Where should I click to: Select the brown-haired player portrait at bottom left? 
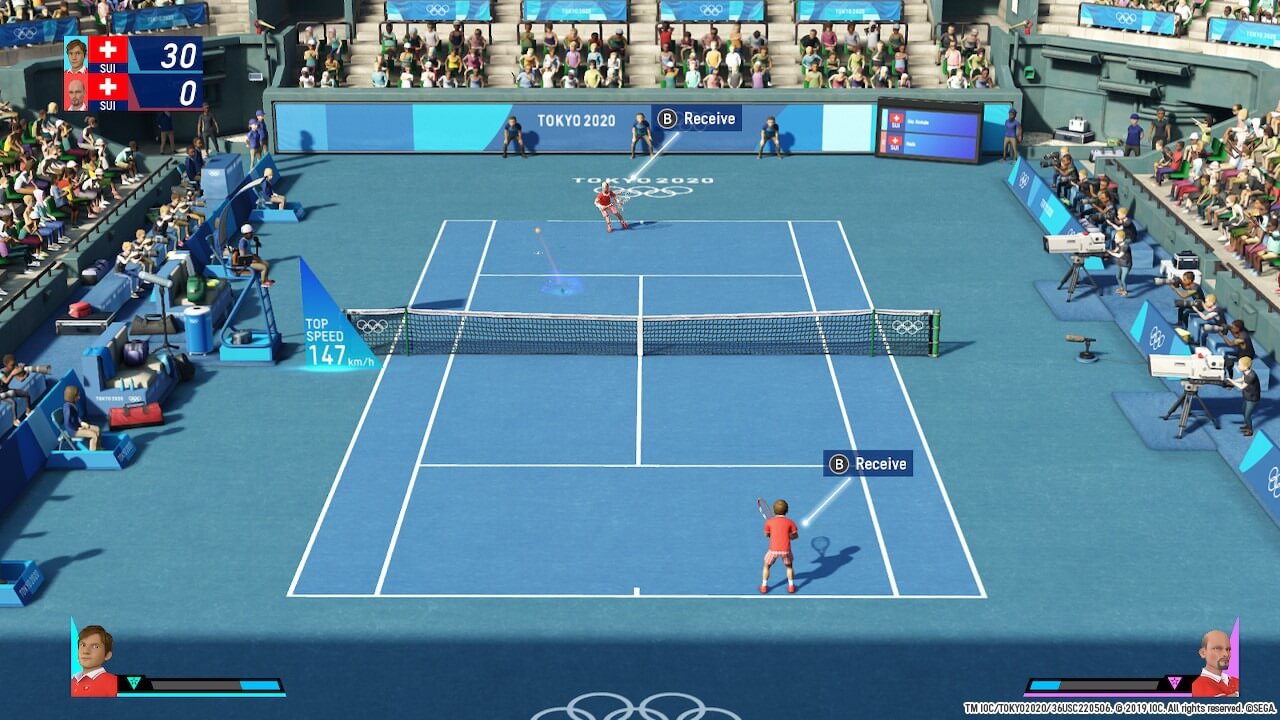[x=93, y=660]
